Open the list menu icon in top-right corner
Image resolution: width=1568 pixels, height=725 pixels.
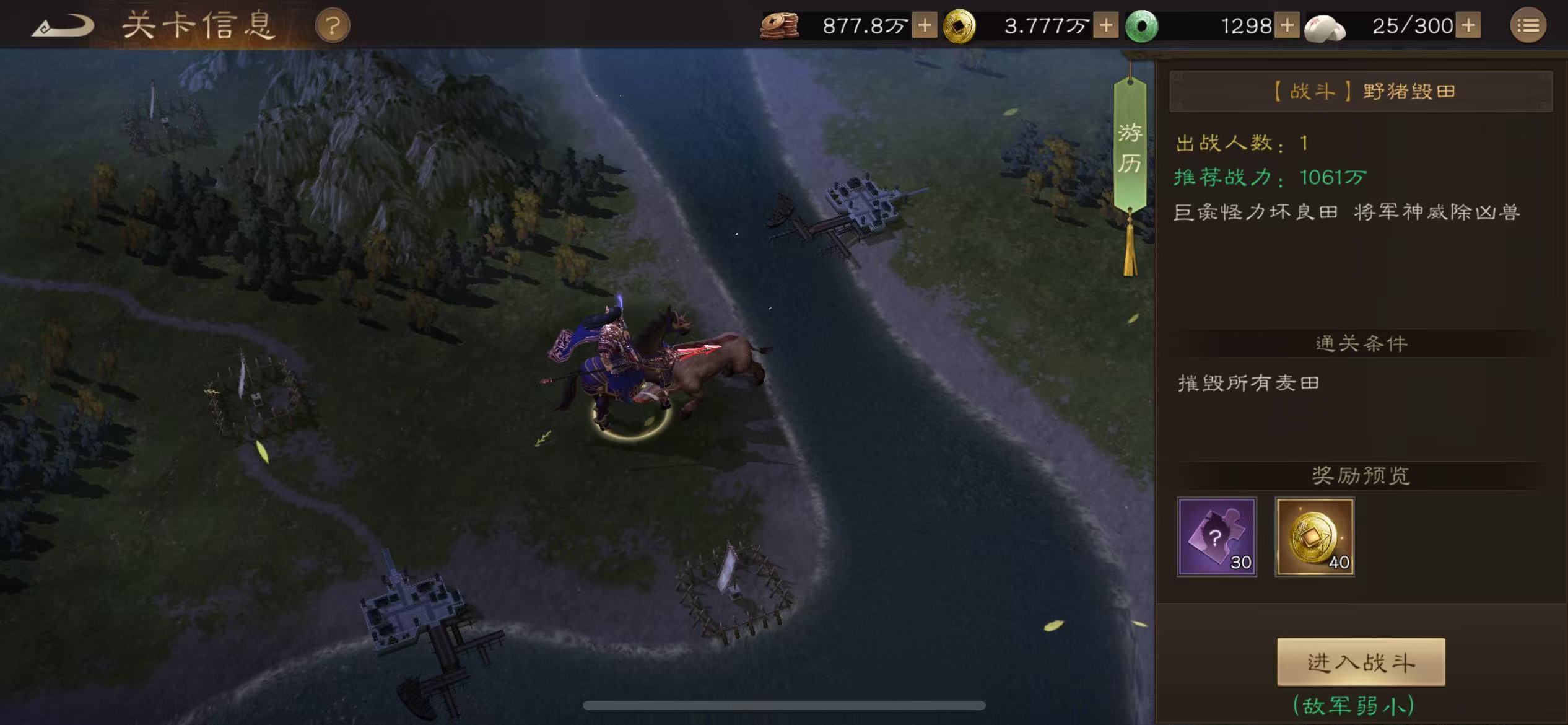point(1528,25)
